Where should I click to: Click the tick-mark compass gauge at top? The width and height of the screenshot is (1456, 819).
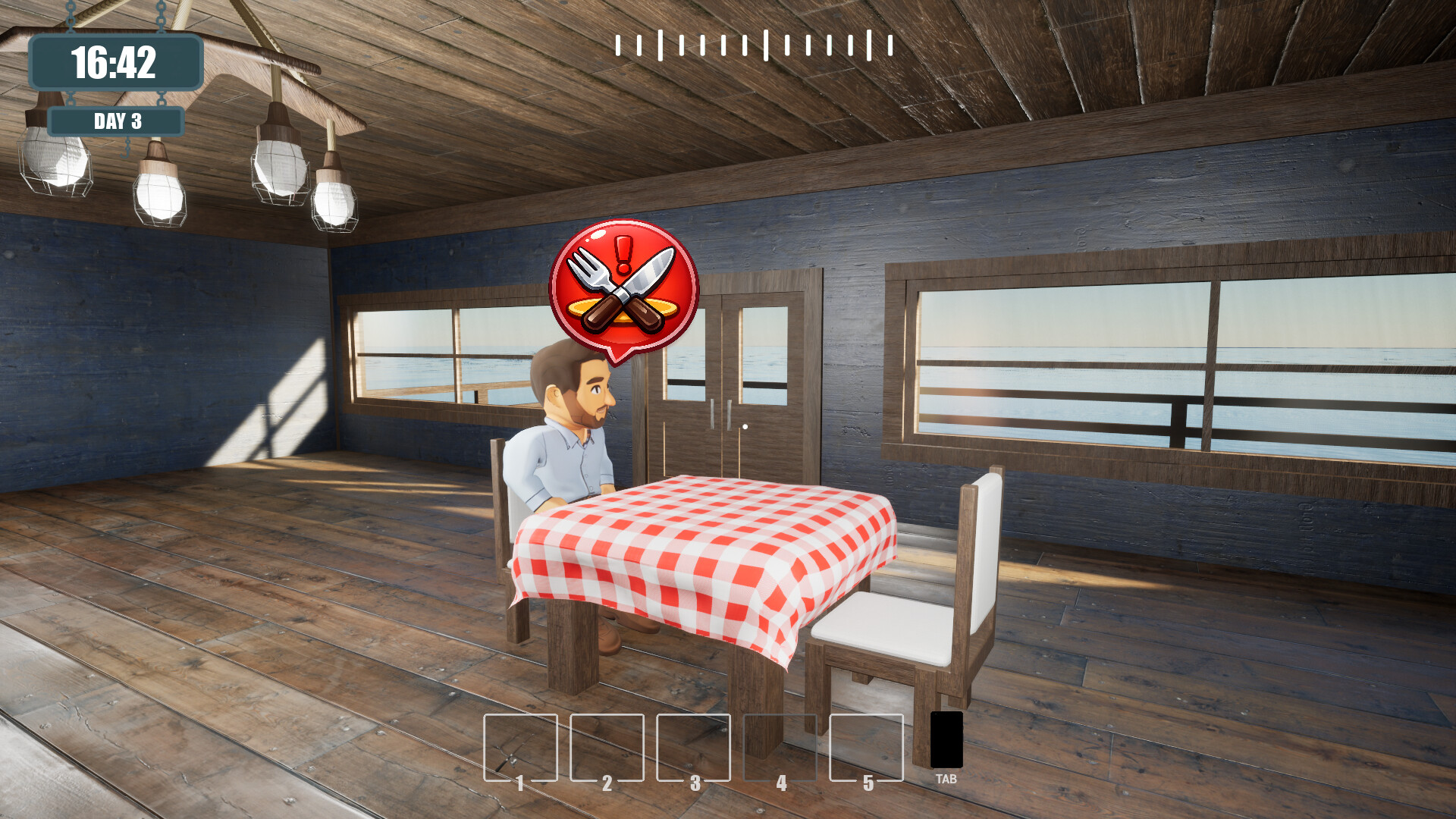coord(755,45)
